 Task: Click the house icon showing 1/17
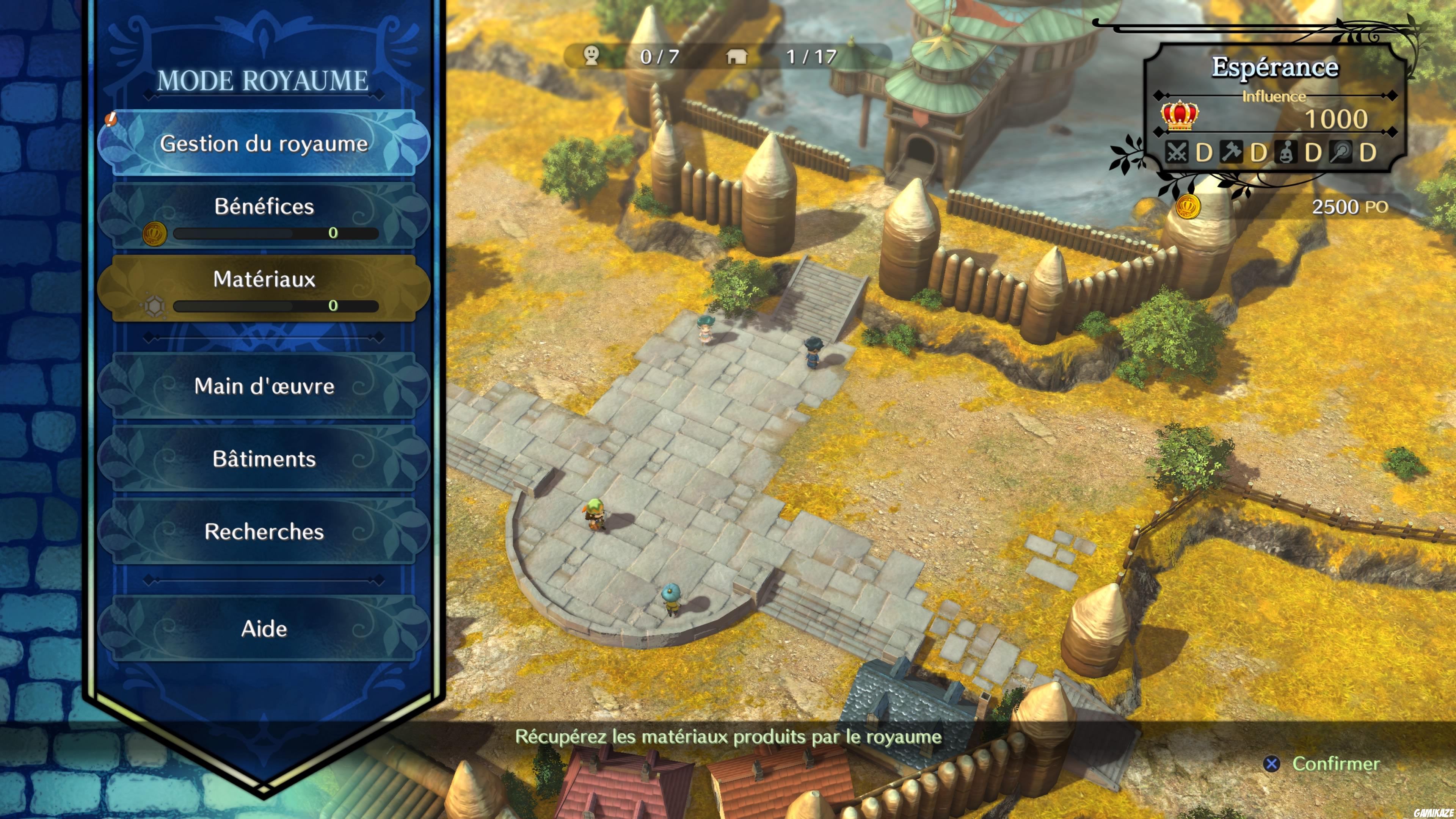(x=737, y=56)
